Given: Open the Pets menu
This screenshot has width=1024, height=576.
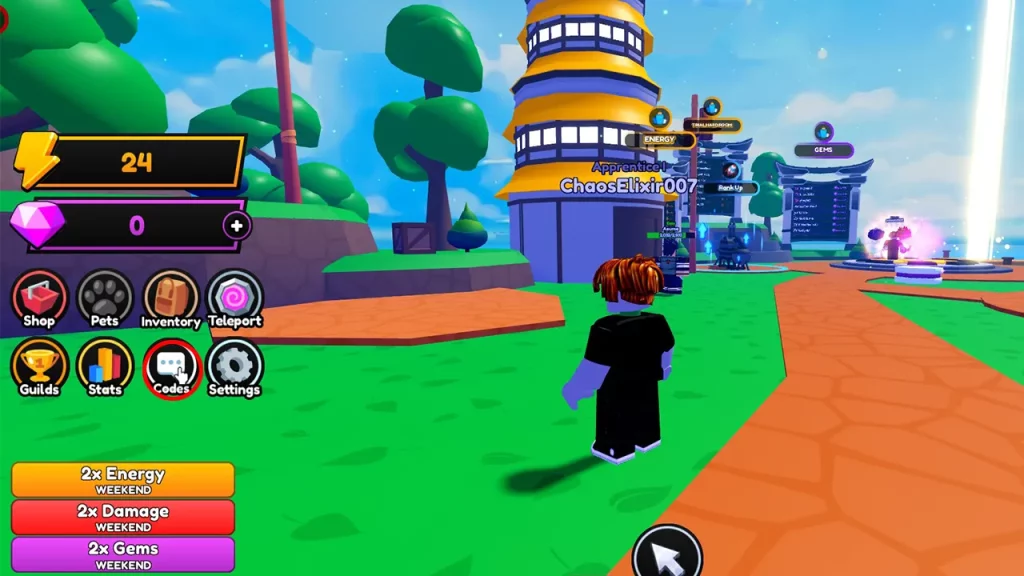Looking at the screenshot, I should click(x=104, y=298).
